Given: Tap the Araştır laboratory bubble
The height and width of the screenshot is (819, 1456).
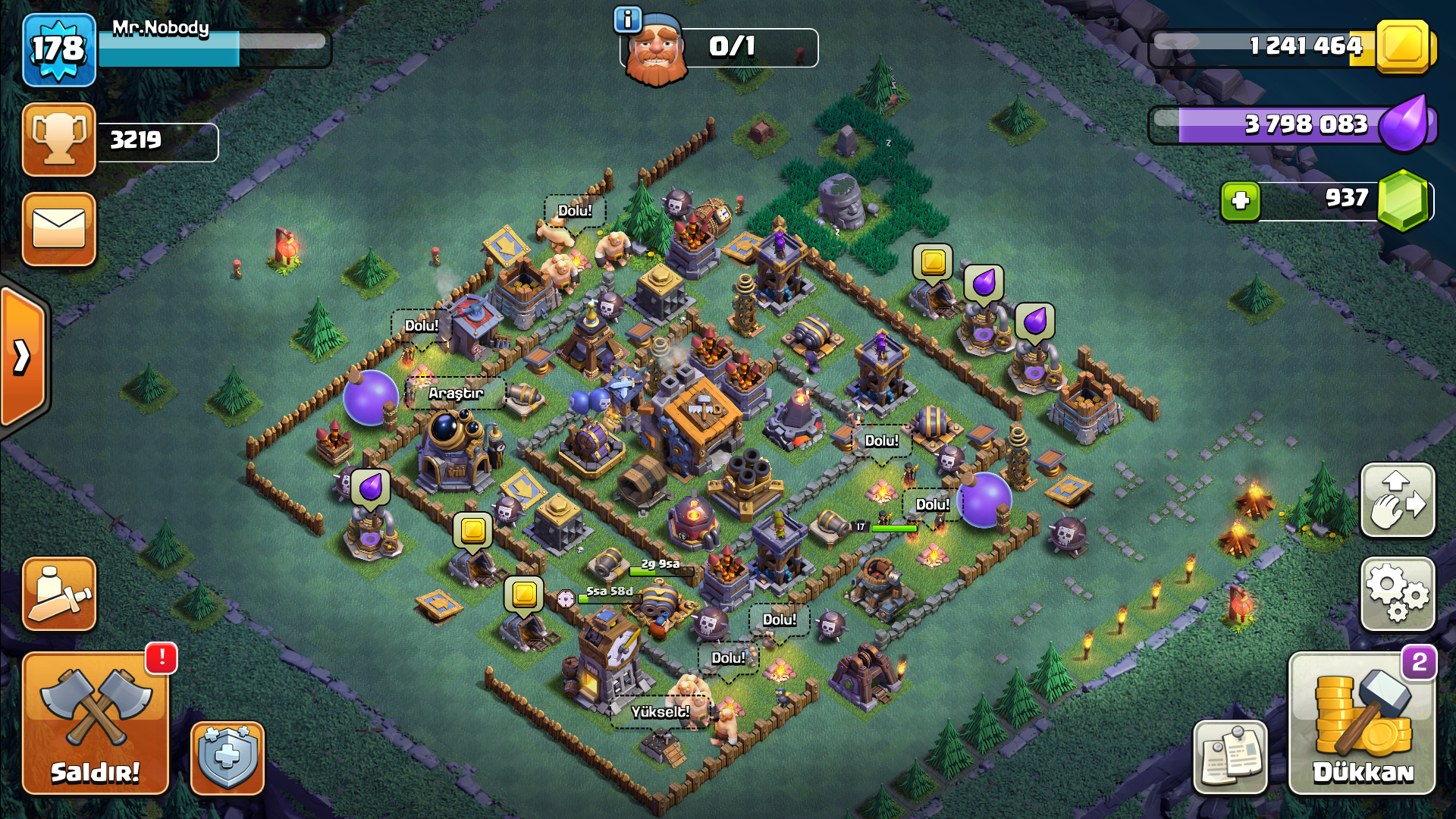Looking at the screenshot, I should point(456,393).
